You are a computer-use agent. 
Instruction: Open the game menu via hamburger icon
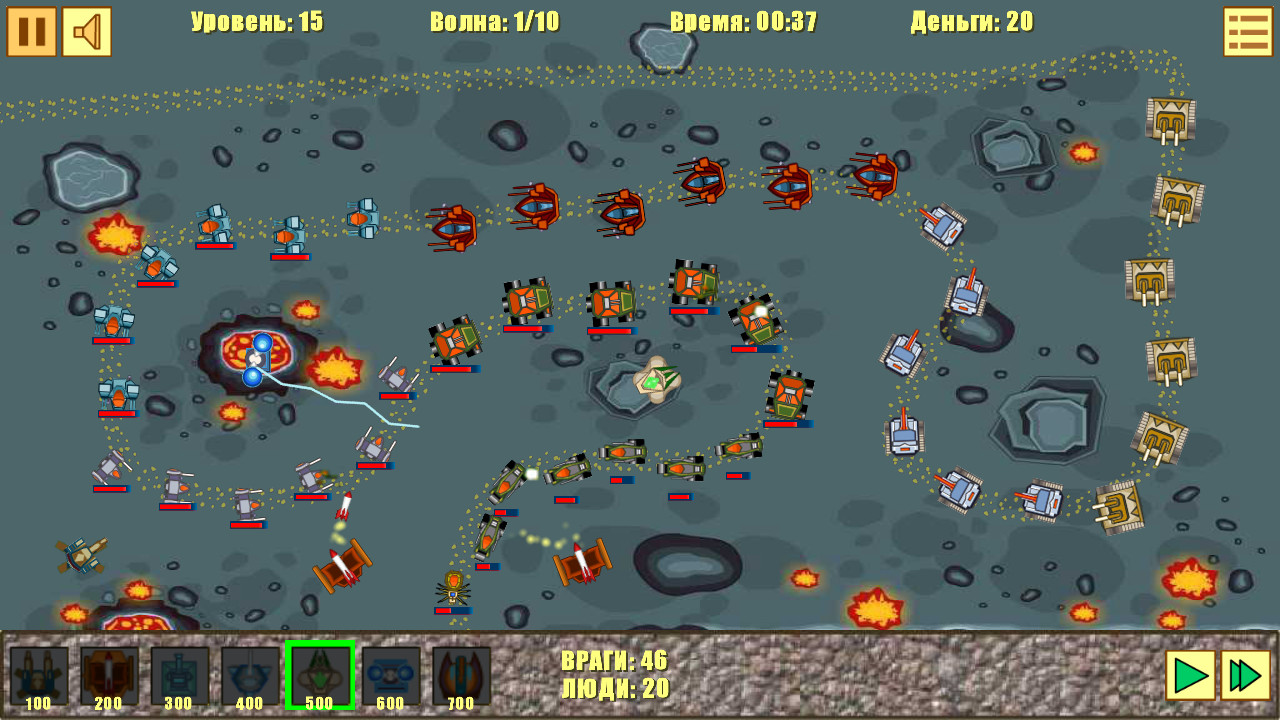pyautogui.click(x=1247, y=33)
